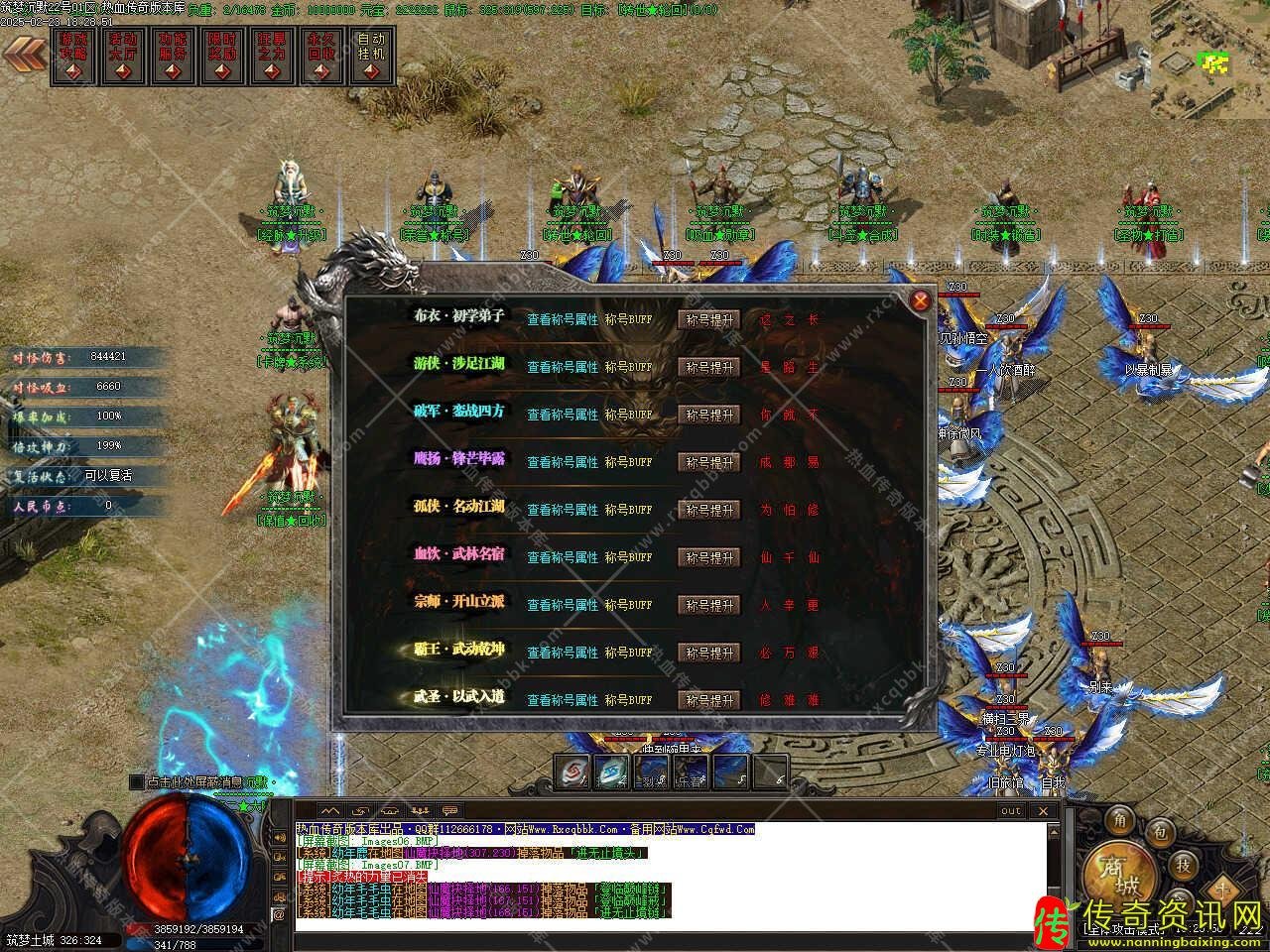Open the 游戏攻略 game guide menu
Image resolution: width=1270 pixels, height=952 pixels.
73,57
